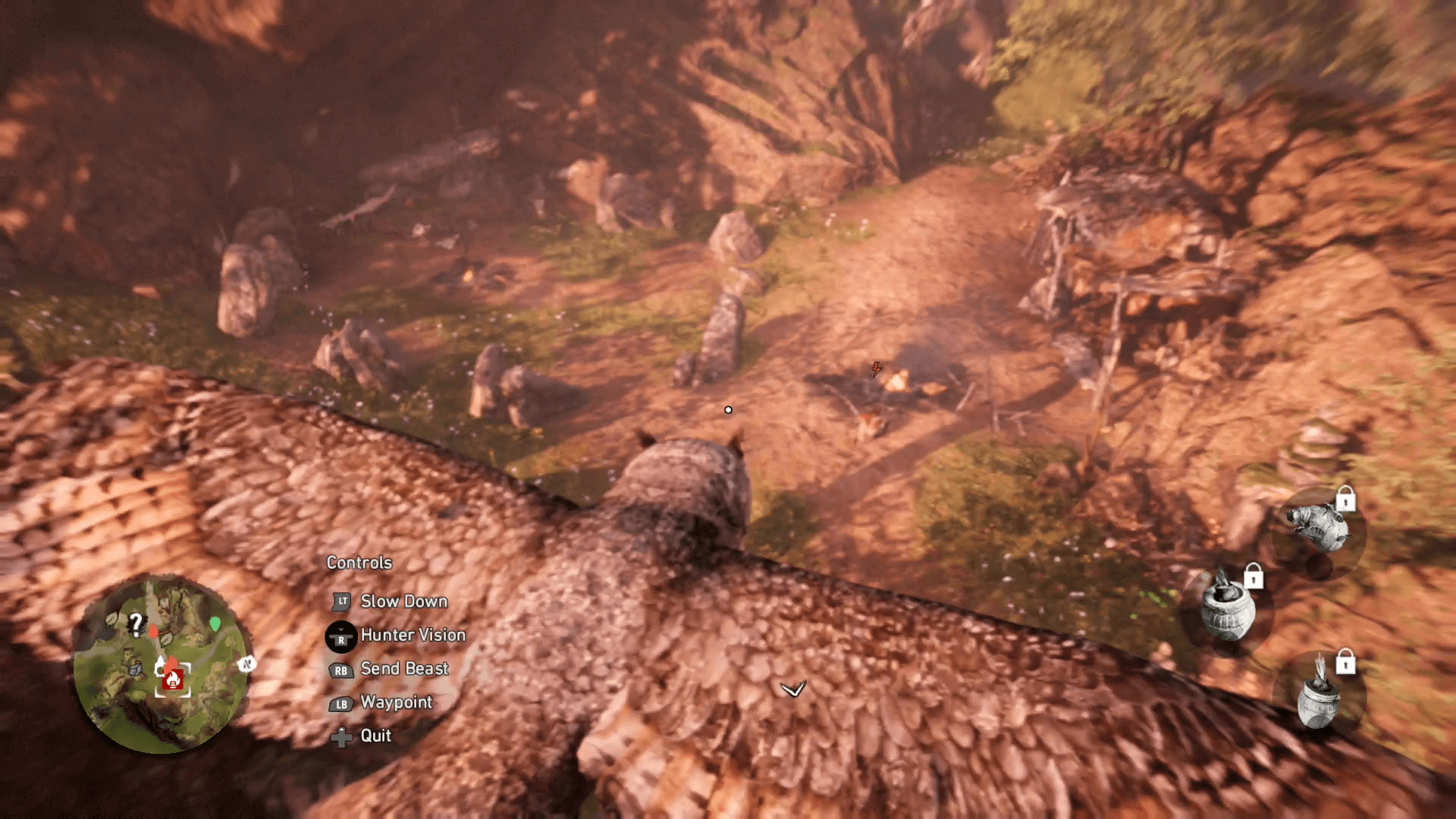Image resolution: width=1456 pixels, height=819 pixels.
Task: Click the question mark mystery icon on minimap
Action: (x=136, y=624)
